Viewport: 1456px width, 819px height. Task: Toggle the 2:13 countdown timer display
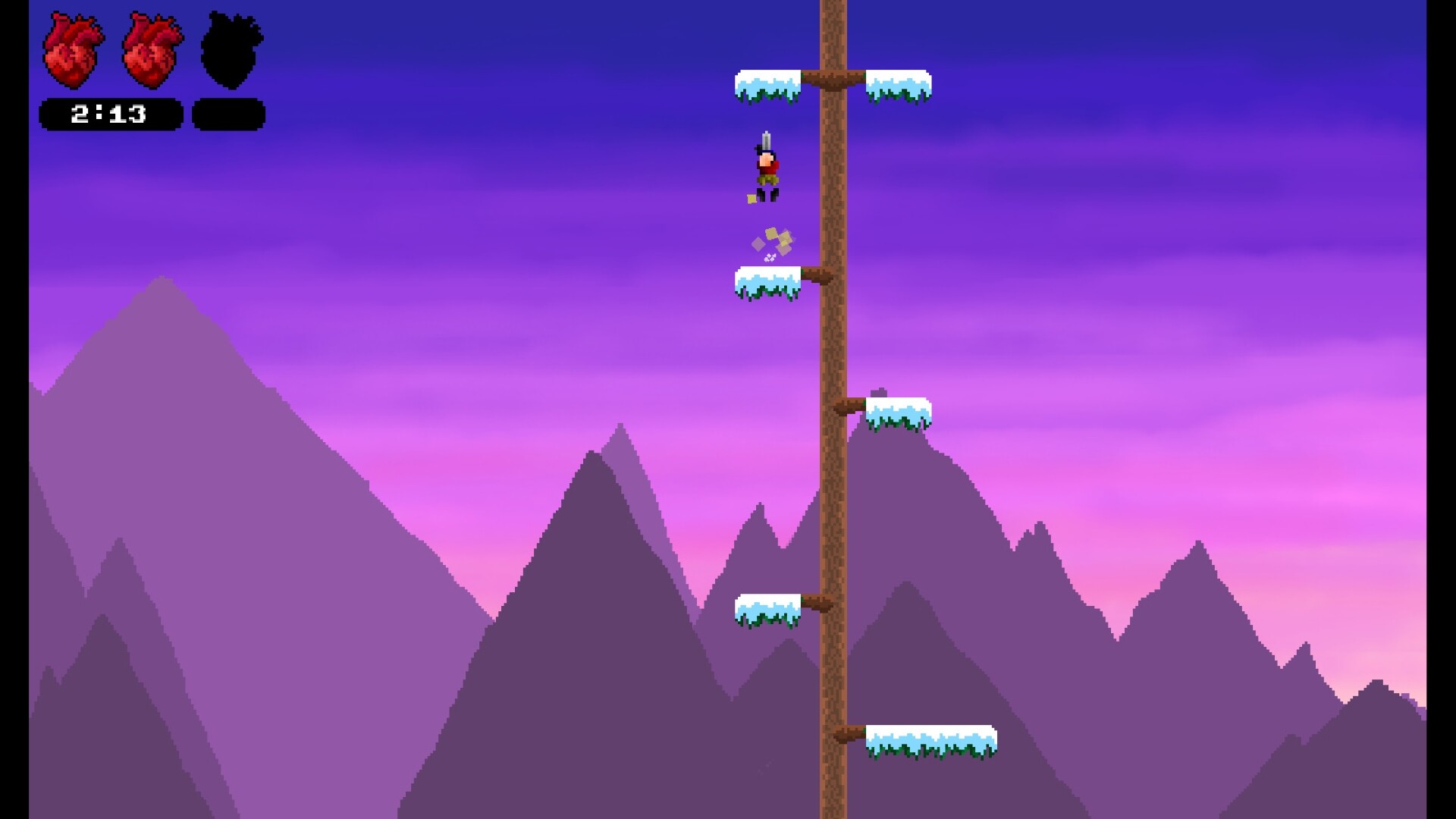pos(111,114)
